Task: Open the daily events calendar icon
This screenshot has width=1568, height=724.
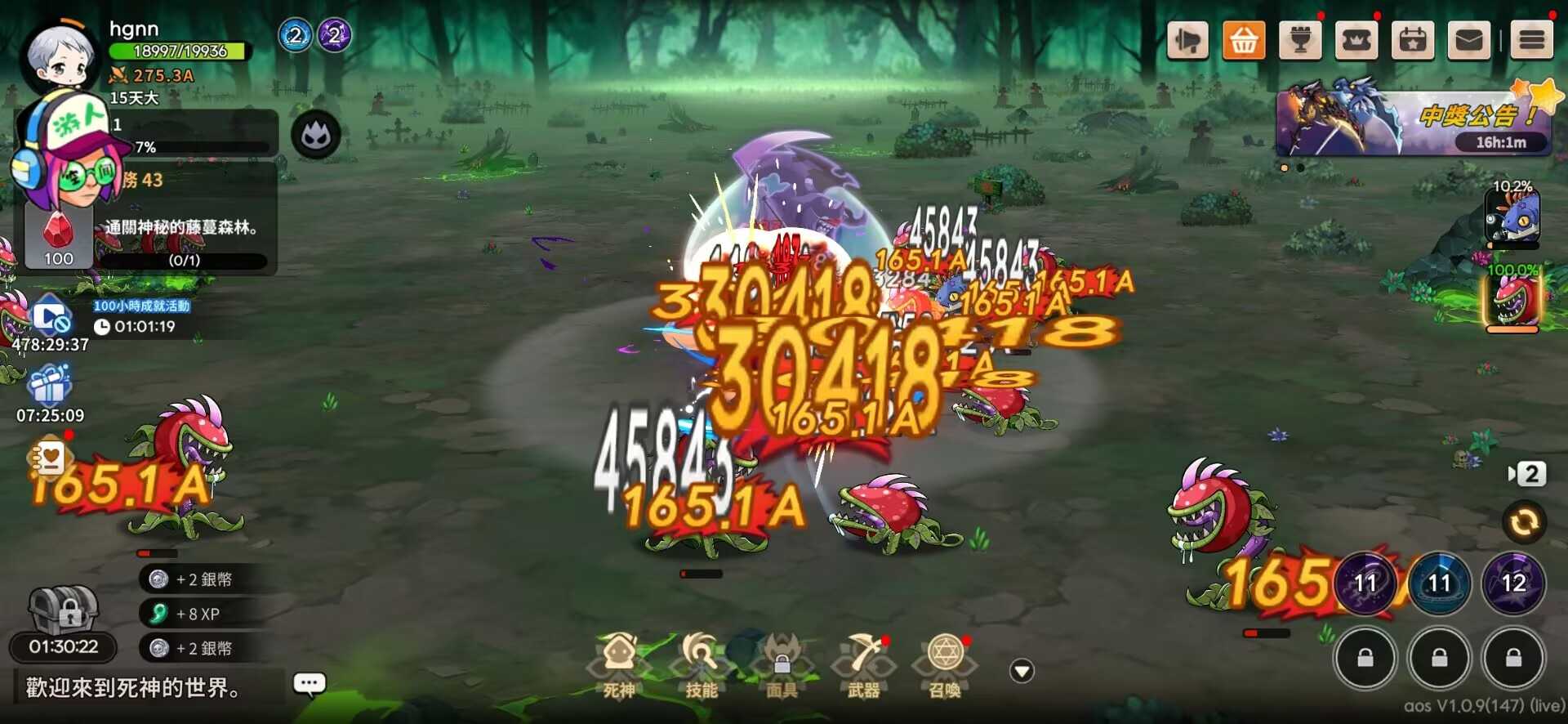Action: (x=1411, y=38)
